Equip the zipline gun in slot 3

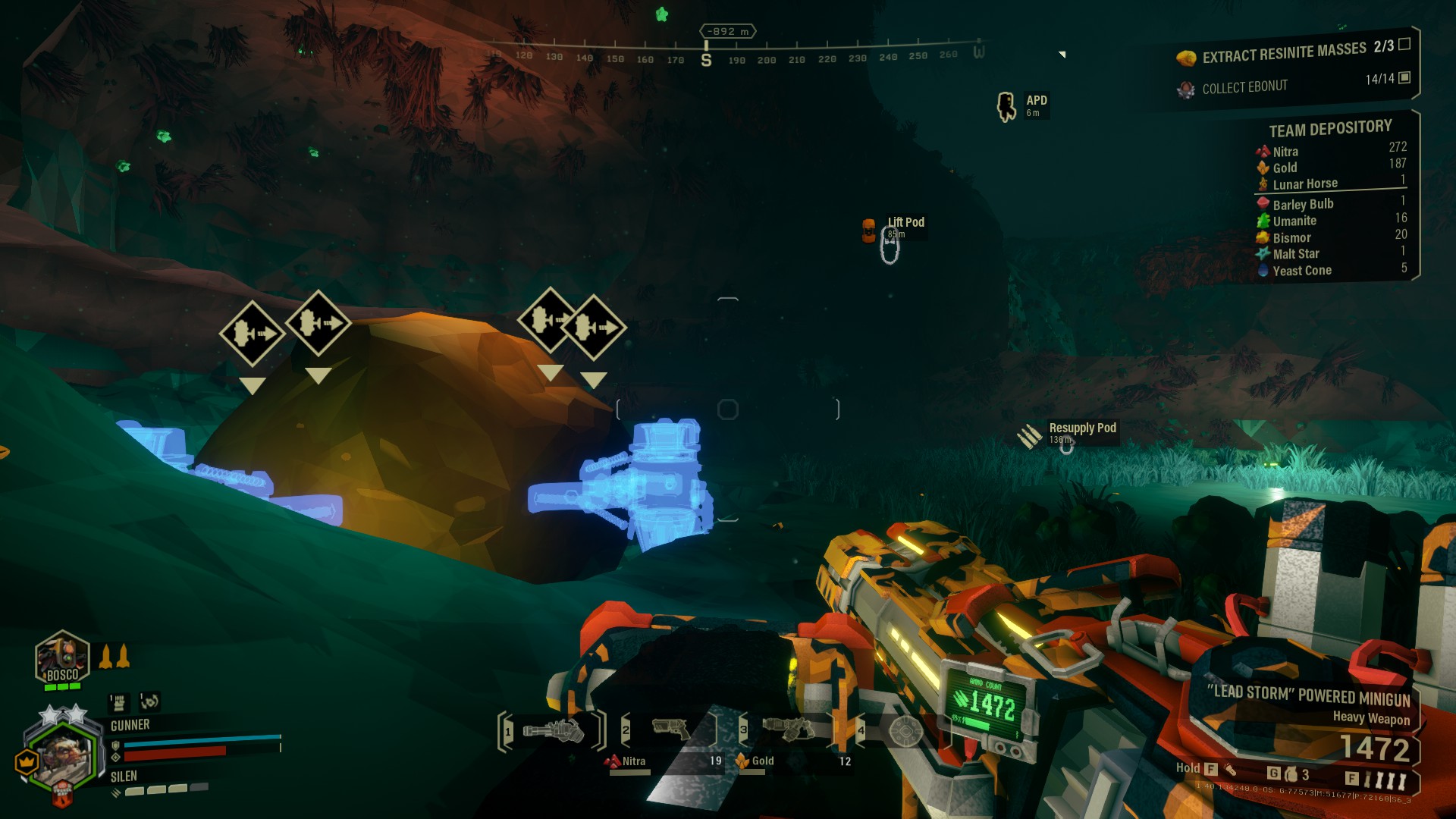789,729
